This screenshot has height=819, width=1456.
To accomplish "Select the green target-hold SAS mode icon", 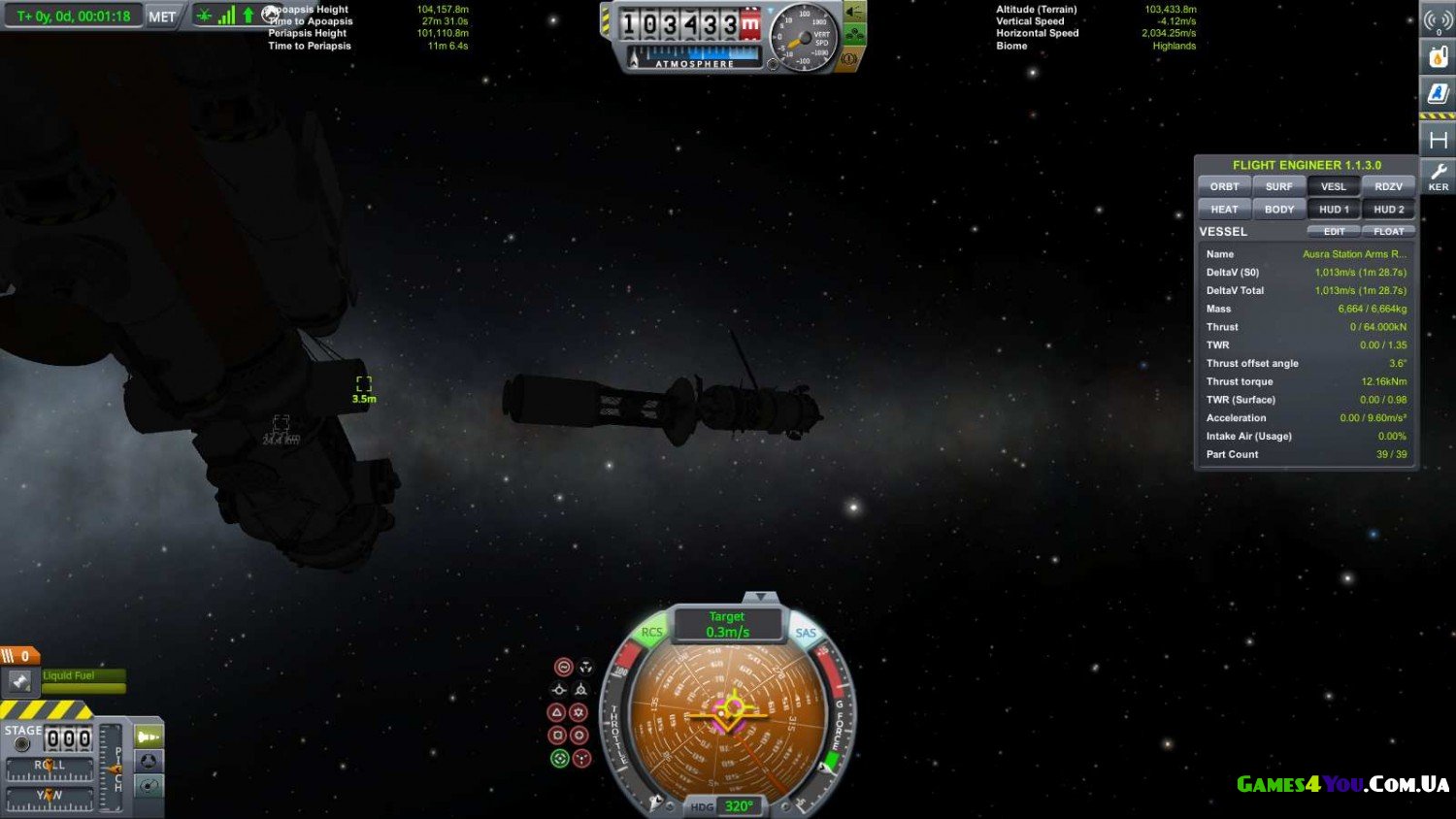I will tap(559, 759).
